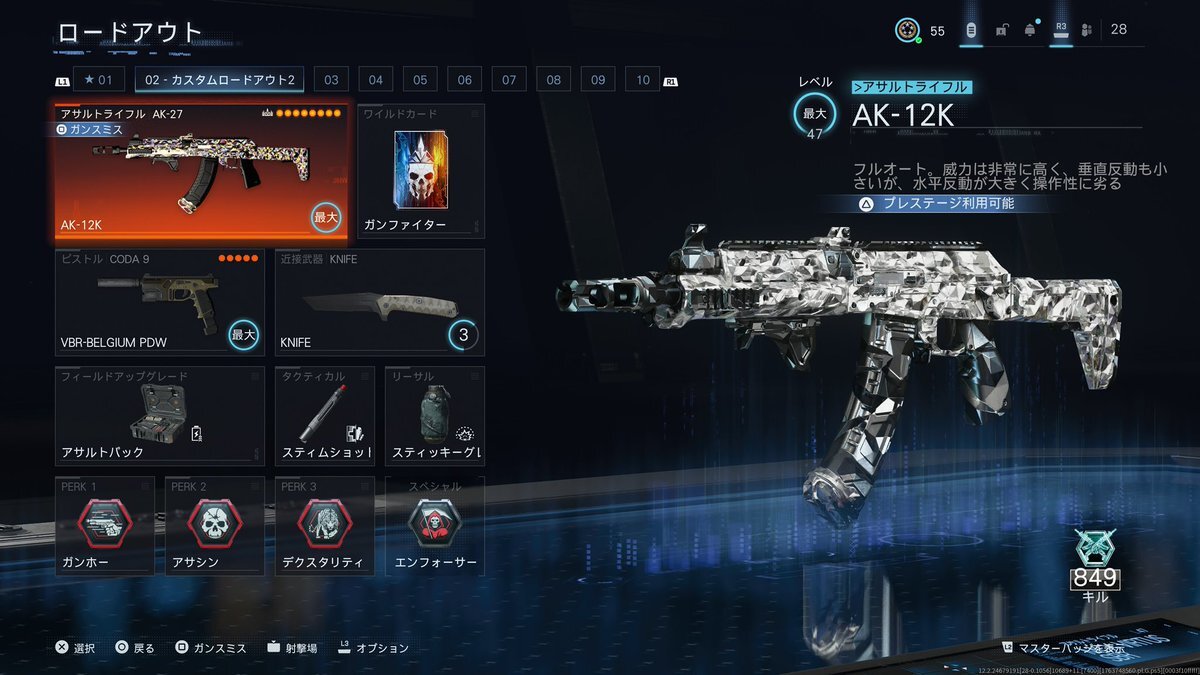Open the party members icon showing 28

point(1088,30)
